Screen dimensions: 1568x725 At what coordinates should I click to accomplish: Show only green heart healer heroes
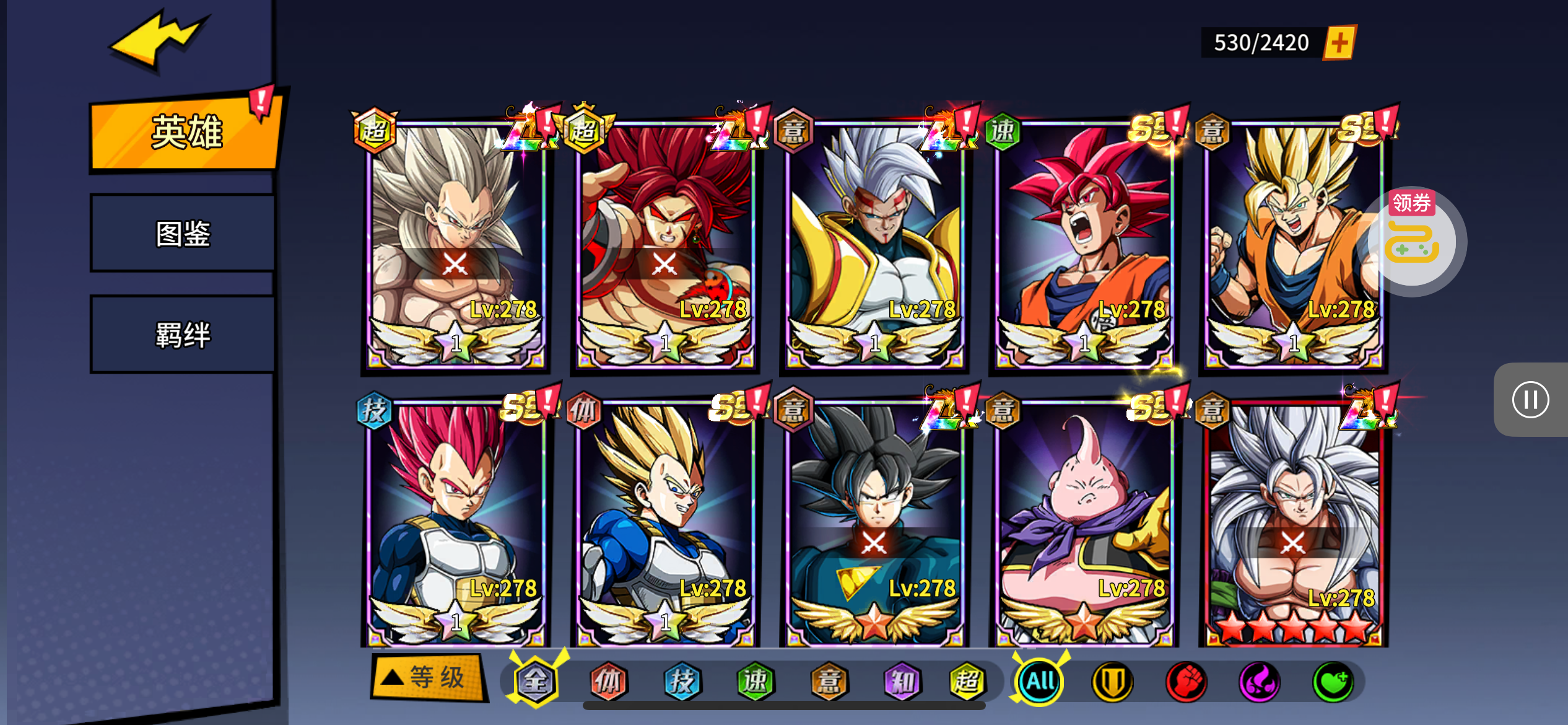[1333, 682]
